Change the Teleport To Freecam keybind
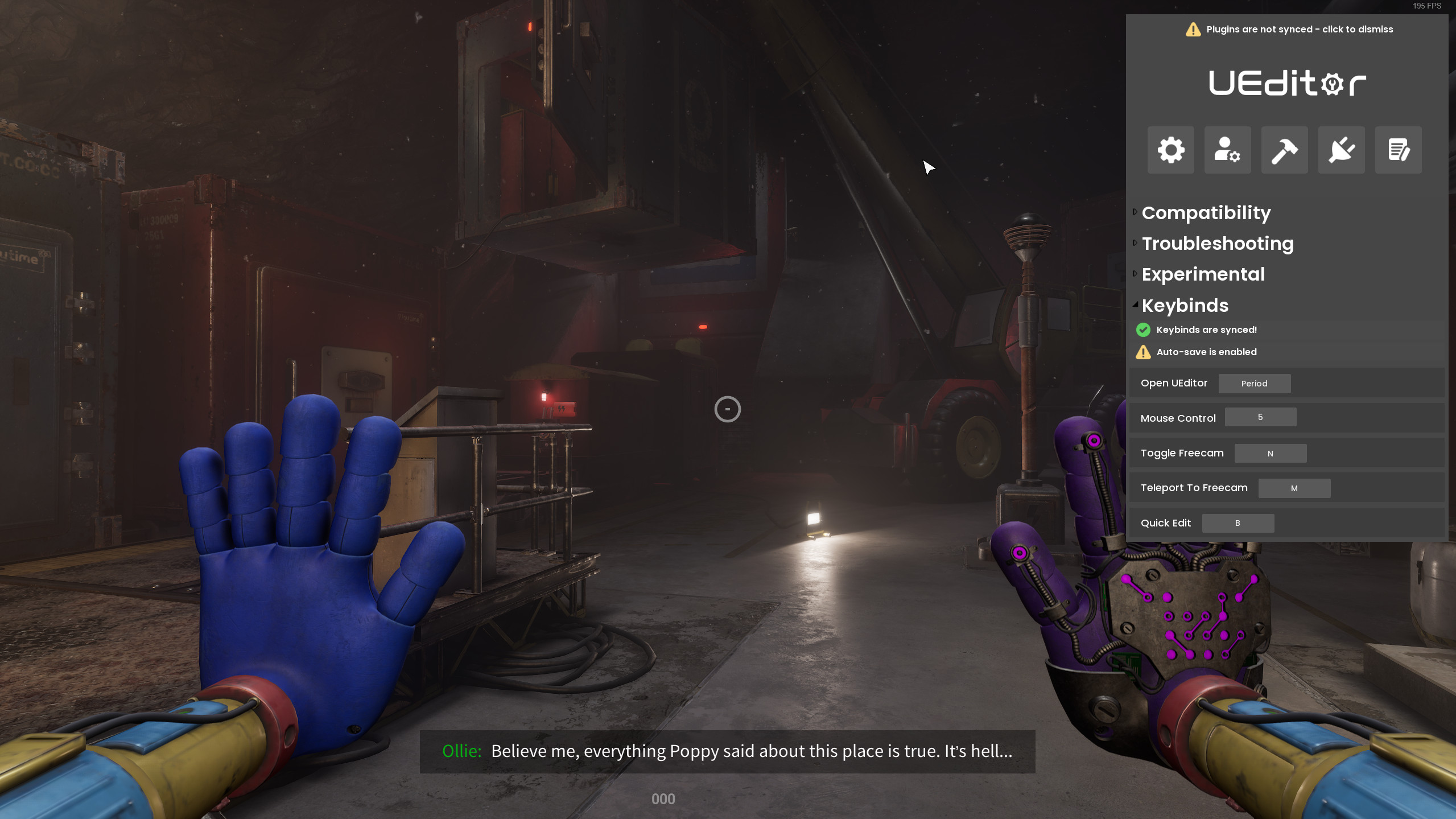The height and width of the screenshot is (819, 1456). tap(1294, 488)
